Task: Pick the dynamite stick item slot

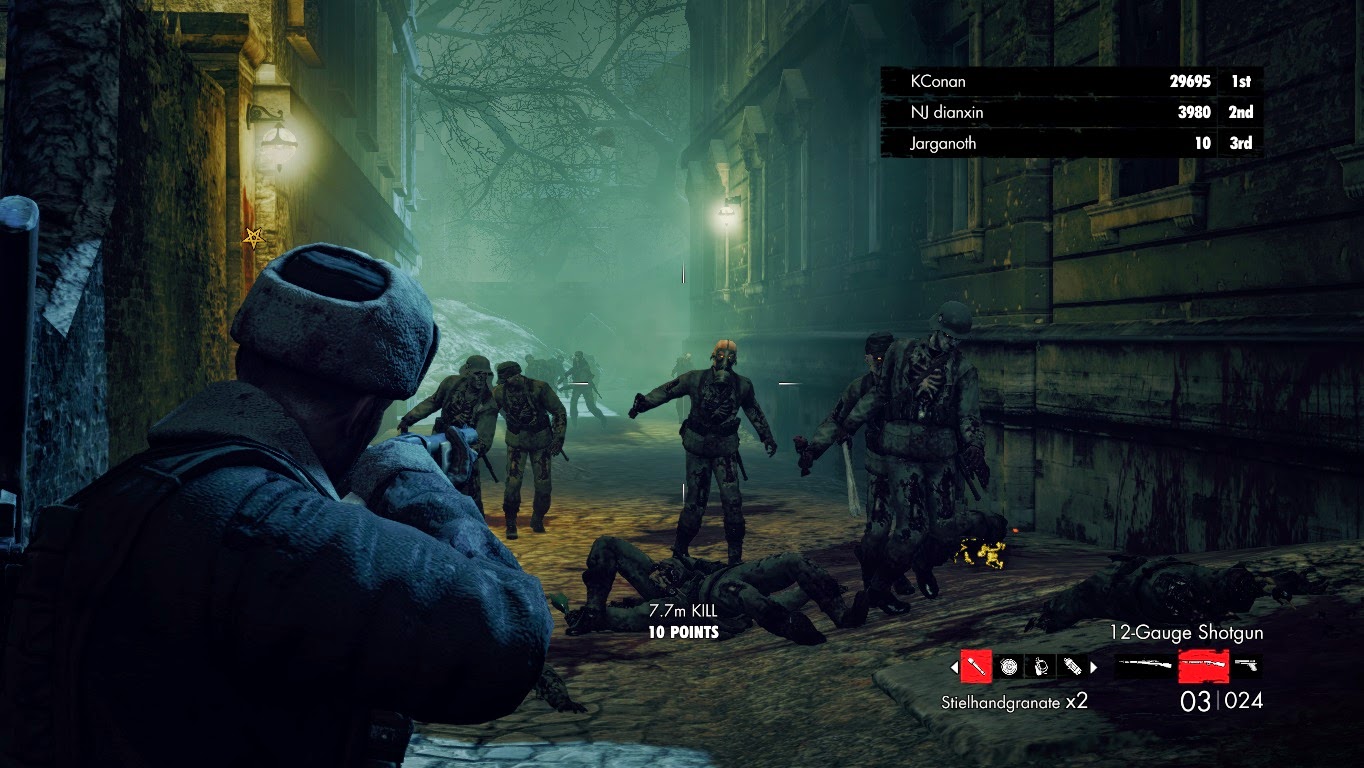Action: click(1071, 666)
